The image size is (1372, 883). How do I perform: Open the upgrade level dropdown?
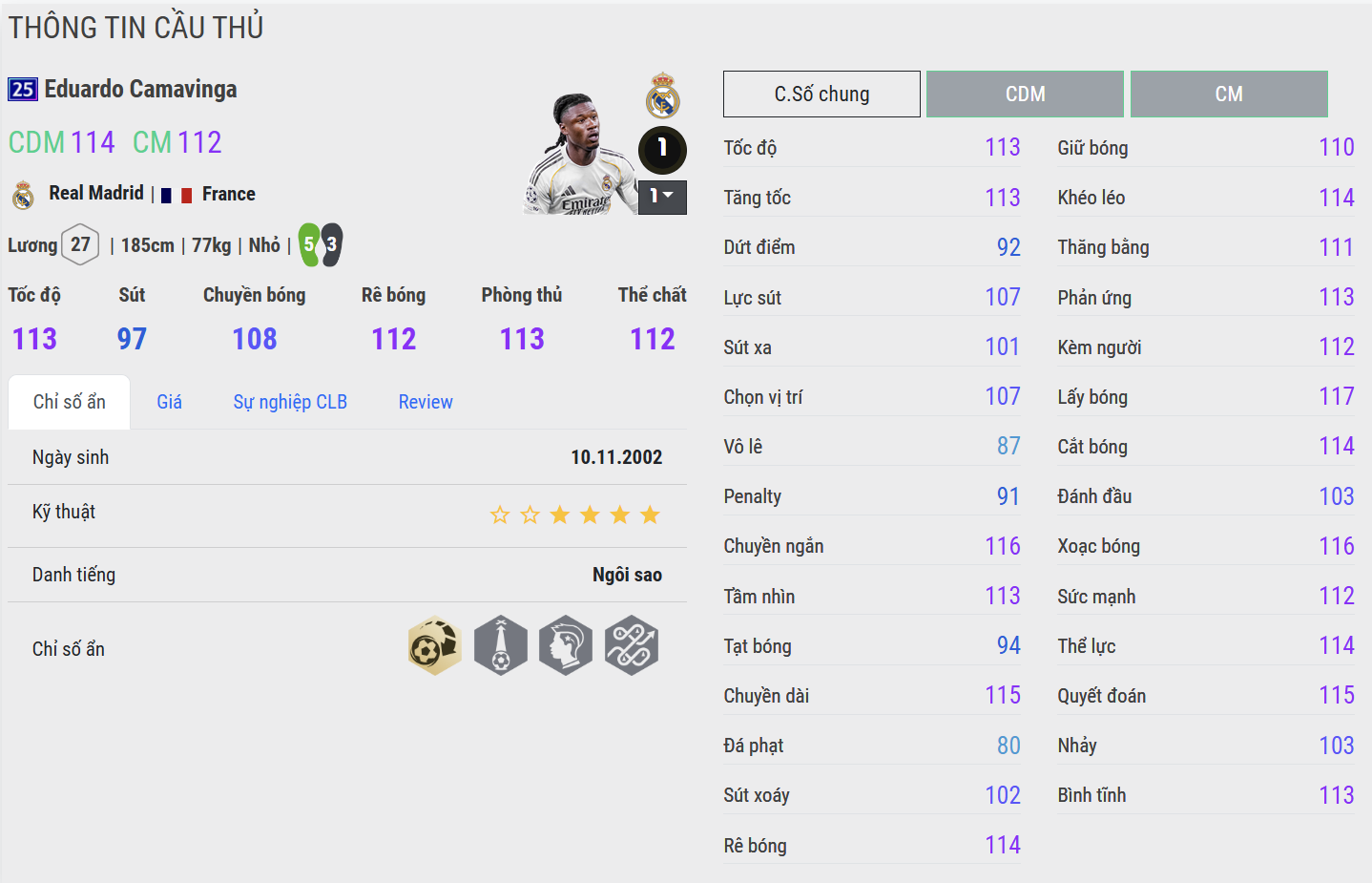coord(662,197)
